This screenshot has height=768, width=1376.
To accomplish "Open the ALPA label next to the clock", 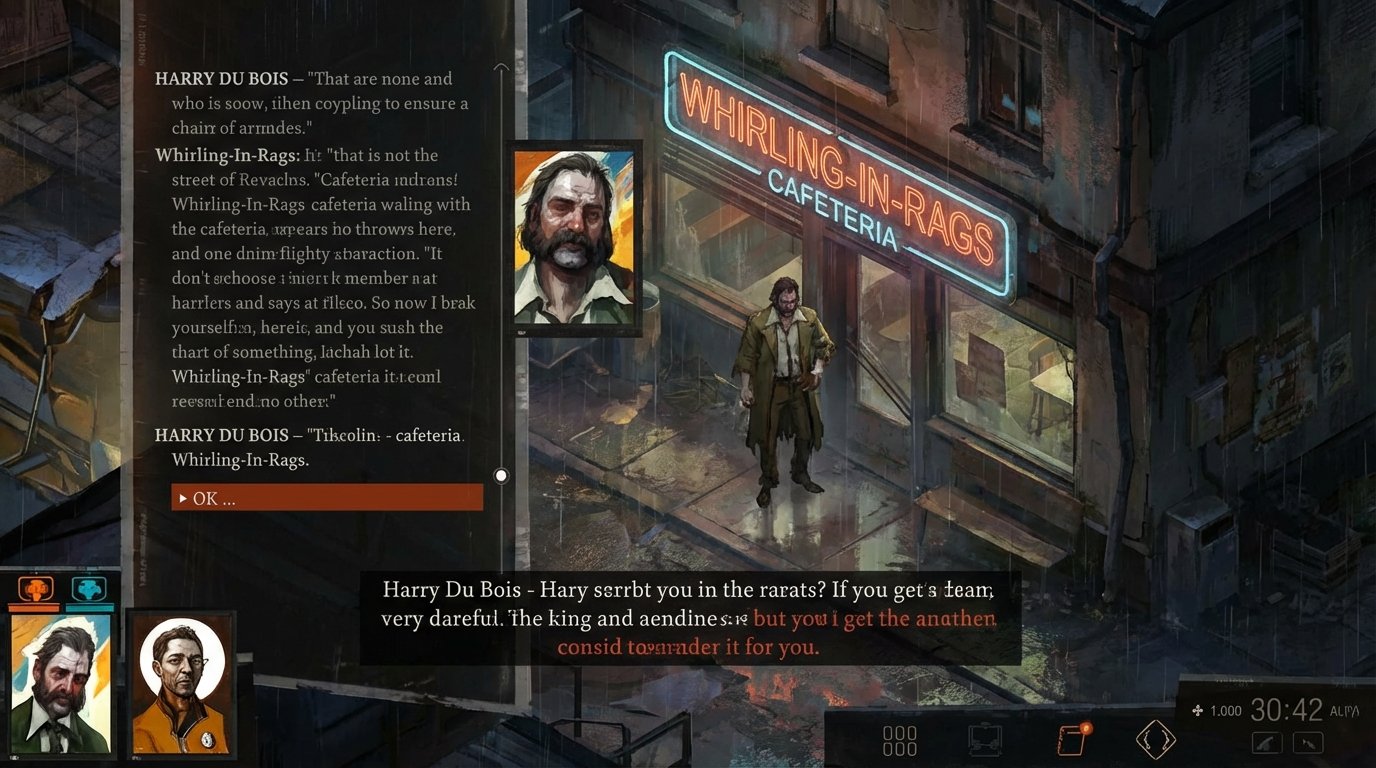I will 1347,710.
